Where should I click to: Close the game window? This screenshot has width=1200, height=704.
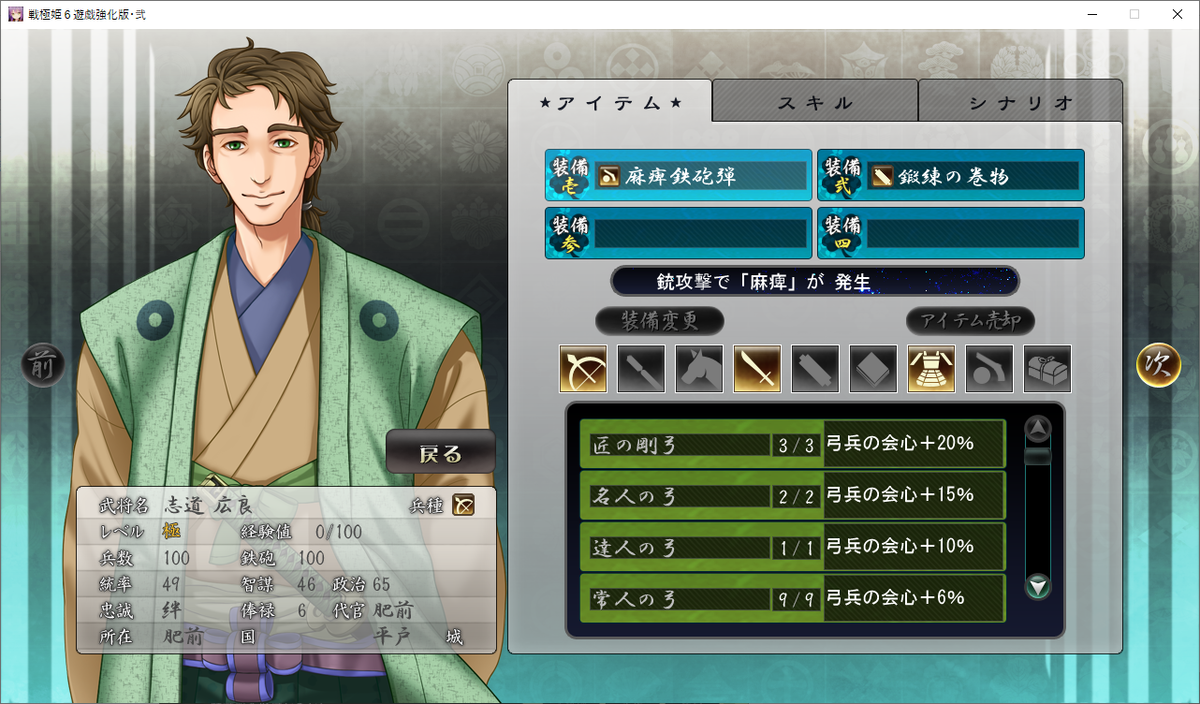(1177, 14)
